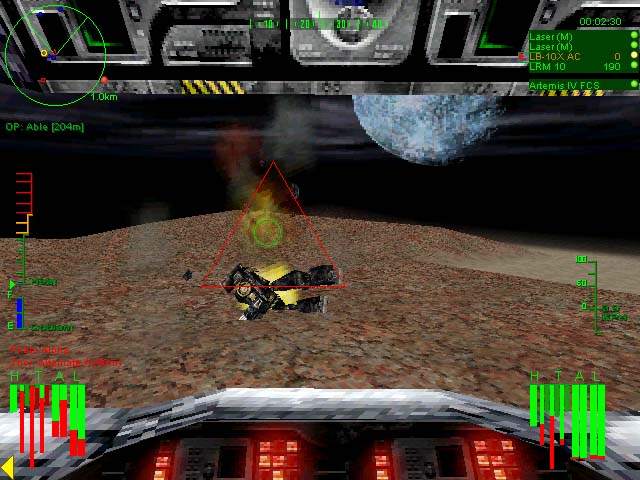
Task: Select the Artemis IV FCS entry
Action: tap(565, 86)
